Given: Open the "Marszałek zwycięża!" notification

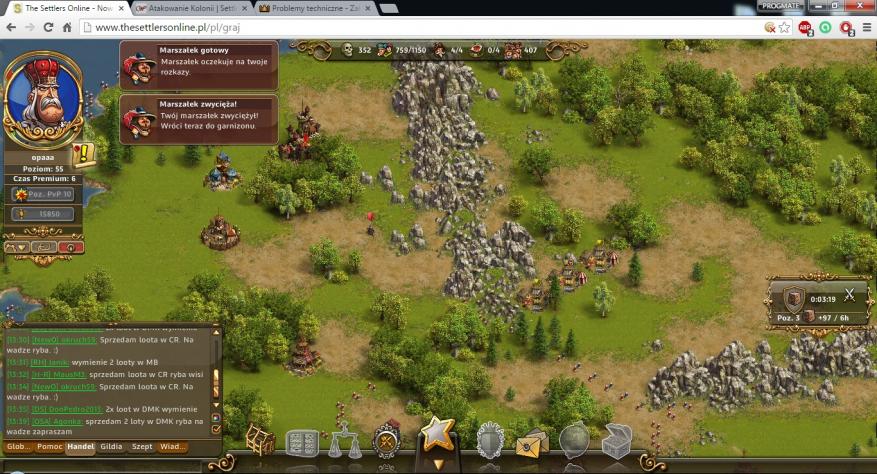Looking at the screenshot, I should point(198,119).
